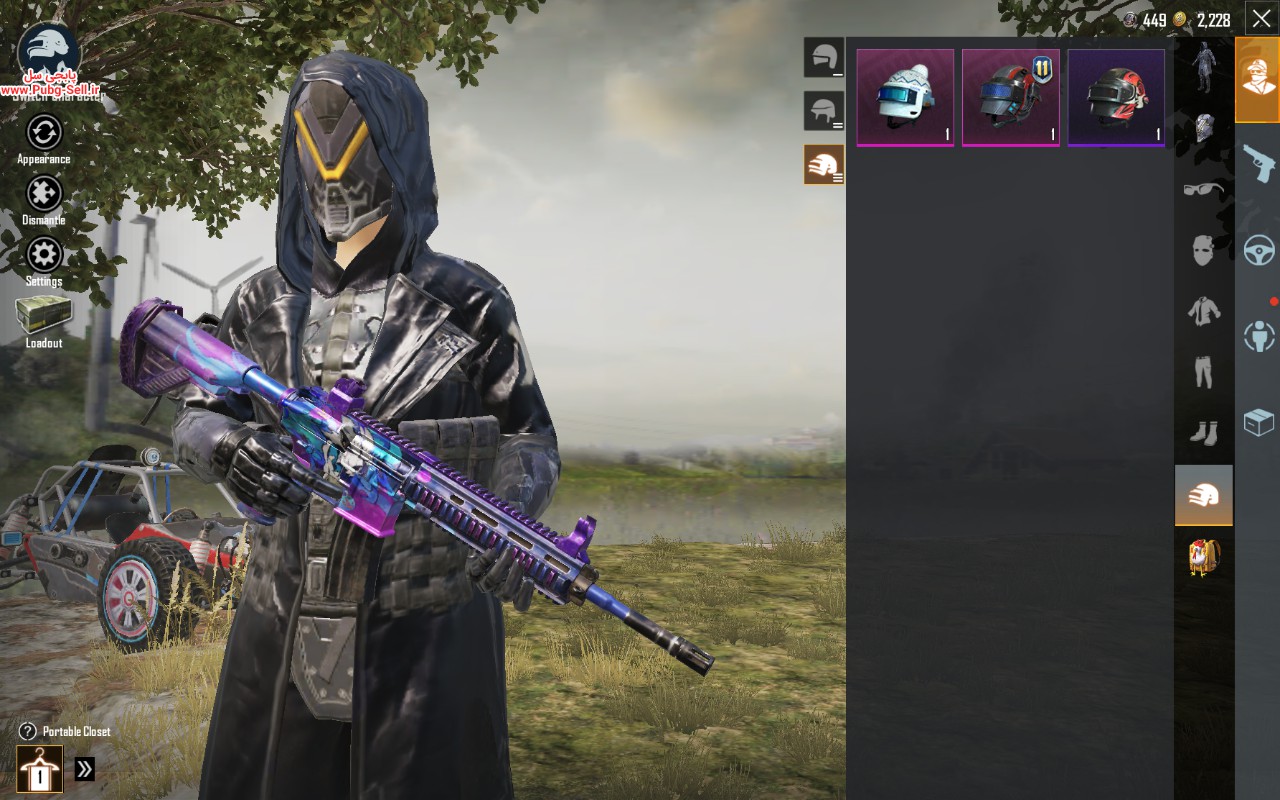Select the white beanie helmet skin

coord(905,97)
